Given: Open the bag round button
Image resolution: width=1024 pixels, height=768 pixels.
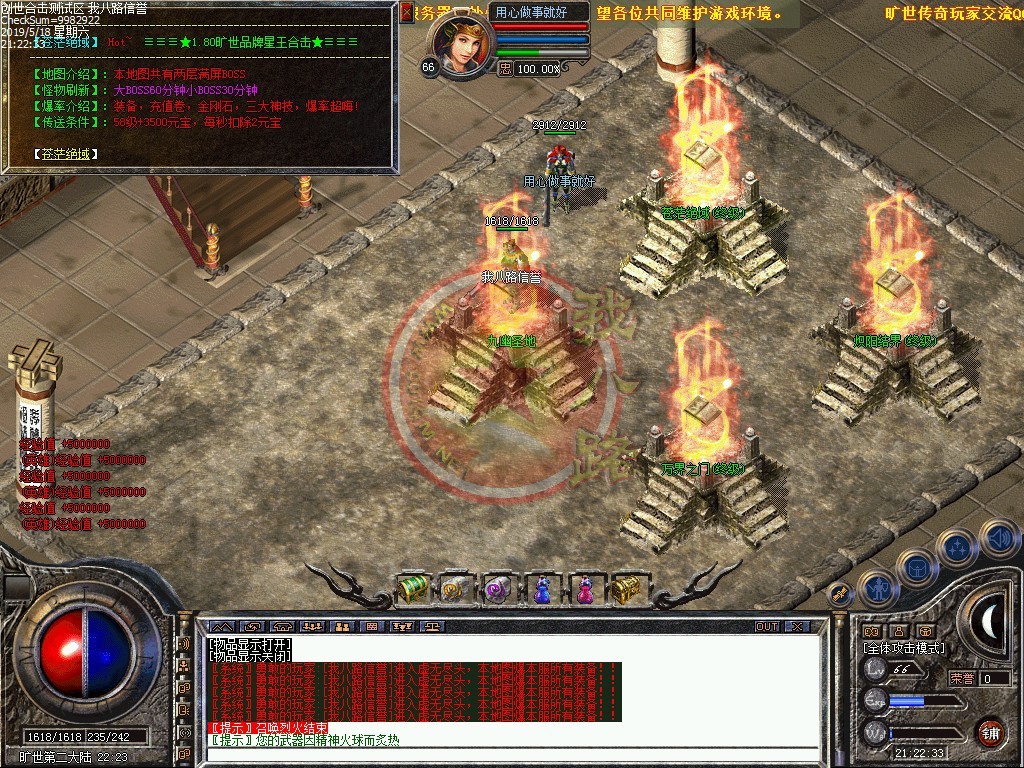Looking at the screenshot, I should pyautogui.click(x=917, y=568).
